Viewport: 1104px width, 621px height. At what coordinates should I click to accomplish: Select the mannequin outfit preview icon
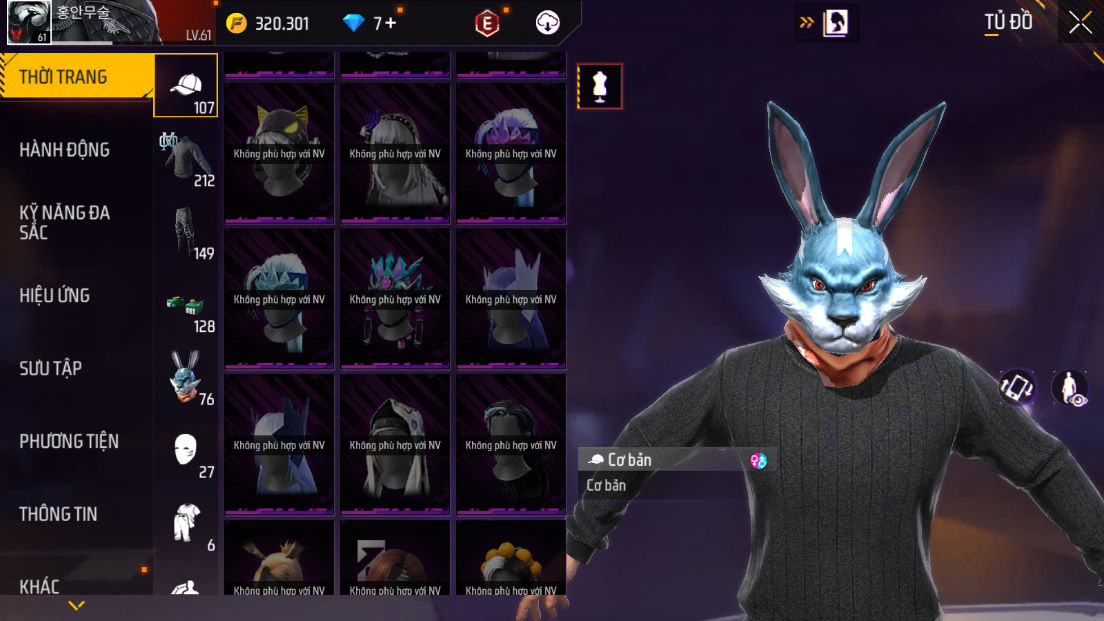pos(600,86)
